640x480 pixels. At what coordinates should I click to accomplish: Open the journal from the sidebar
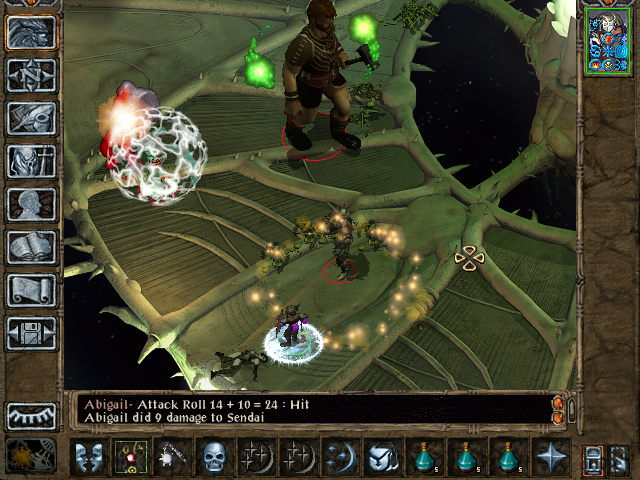(31, 119)
